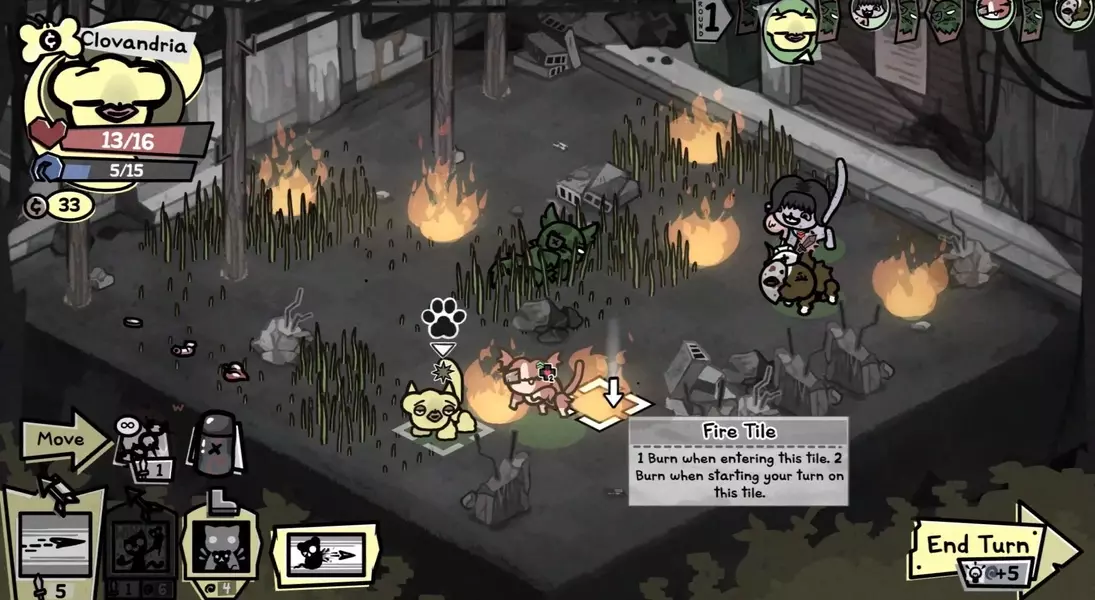
Task: Select the flying arrow ability card
Action: point(54,544)
